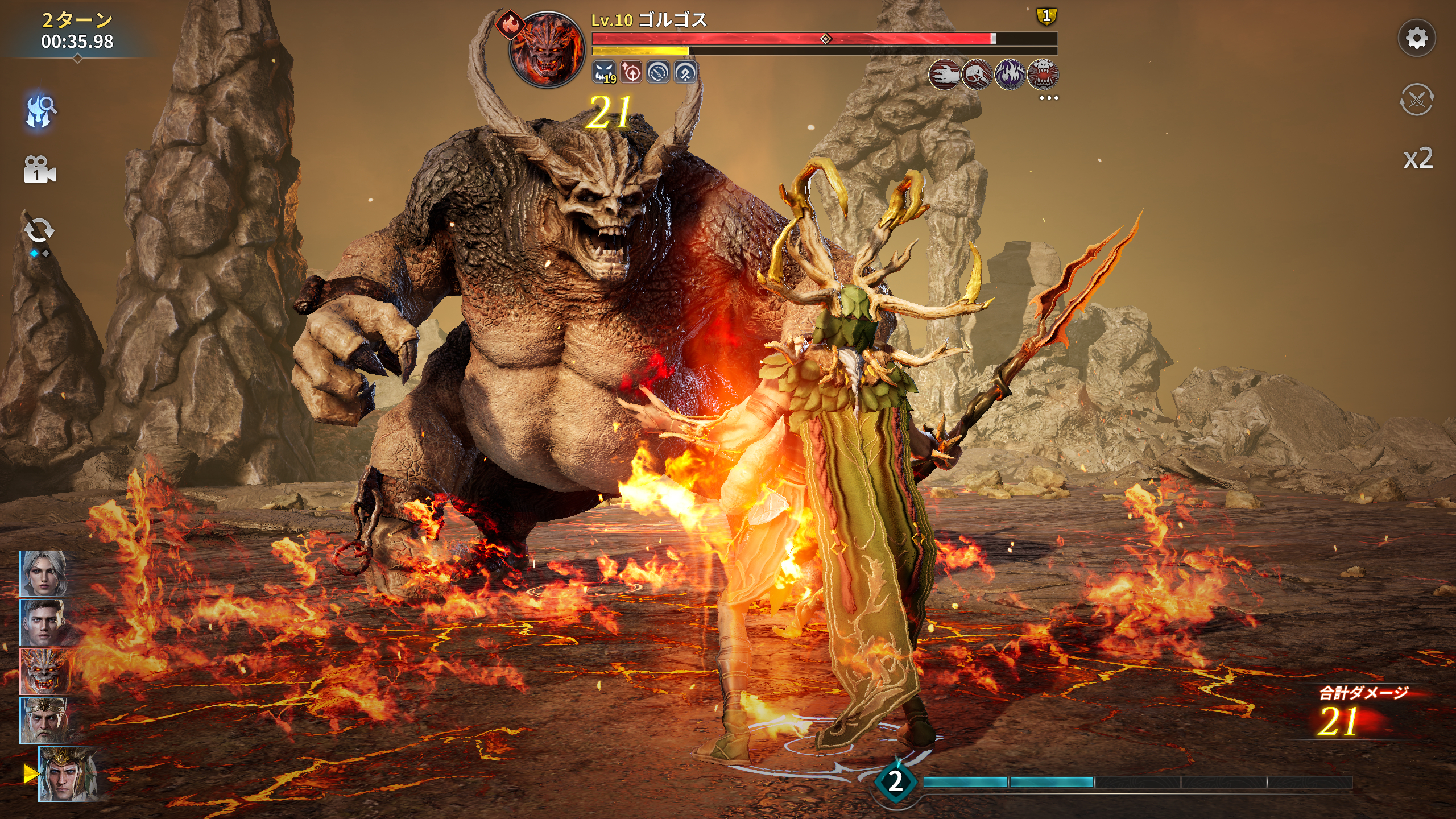
Task: Toggle auto-battle crossed swords button
Action: (x=1416, y=100)
